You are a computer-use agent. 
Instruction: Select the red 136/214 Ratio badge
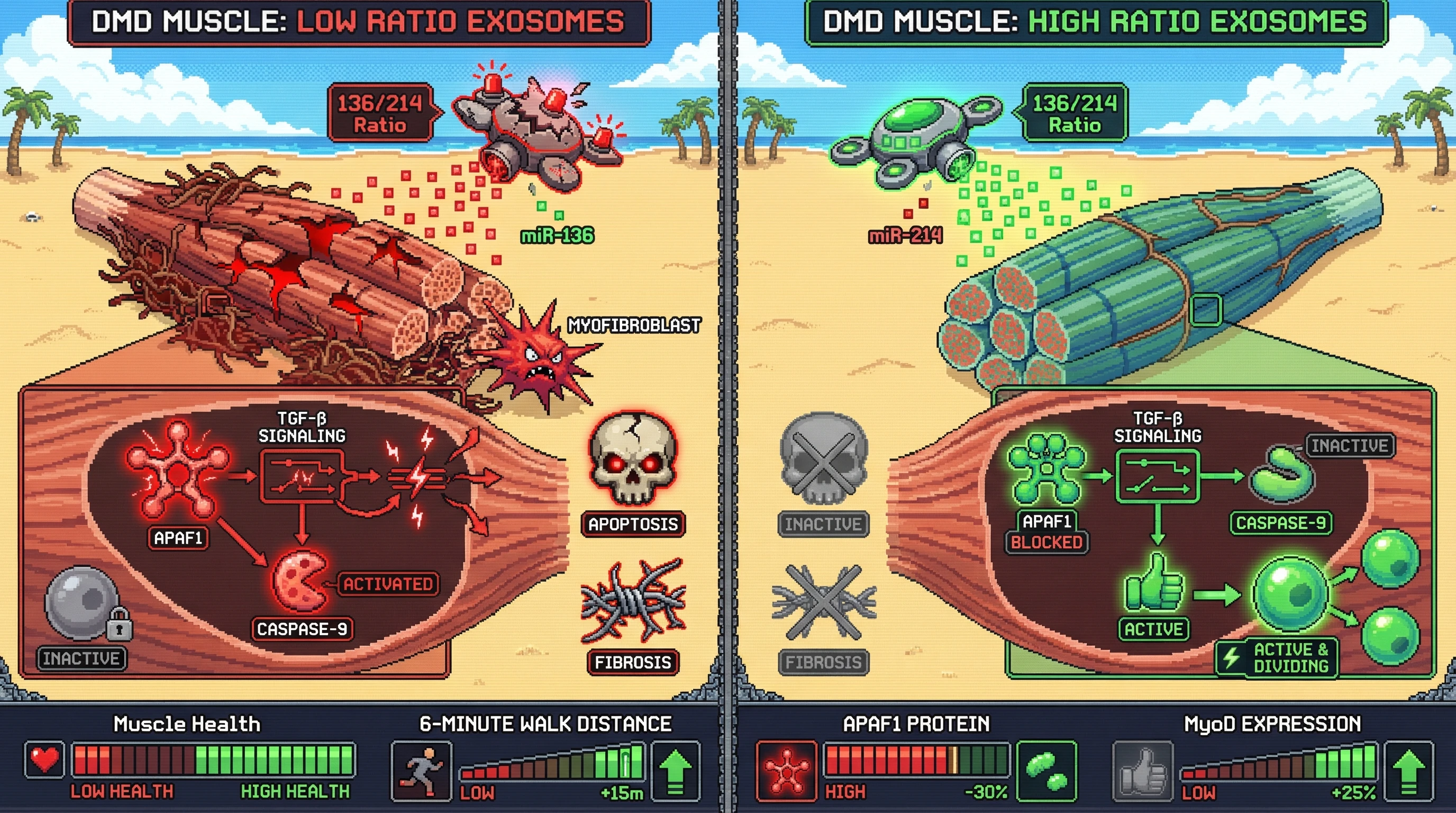click(380, 113)
